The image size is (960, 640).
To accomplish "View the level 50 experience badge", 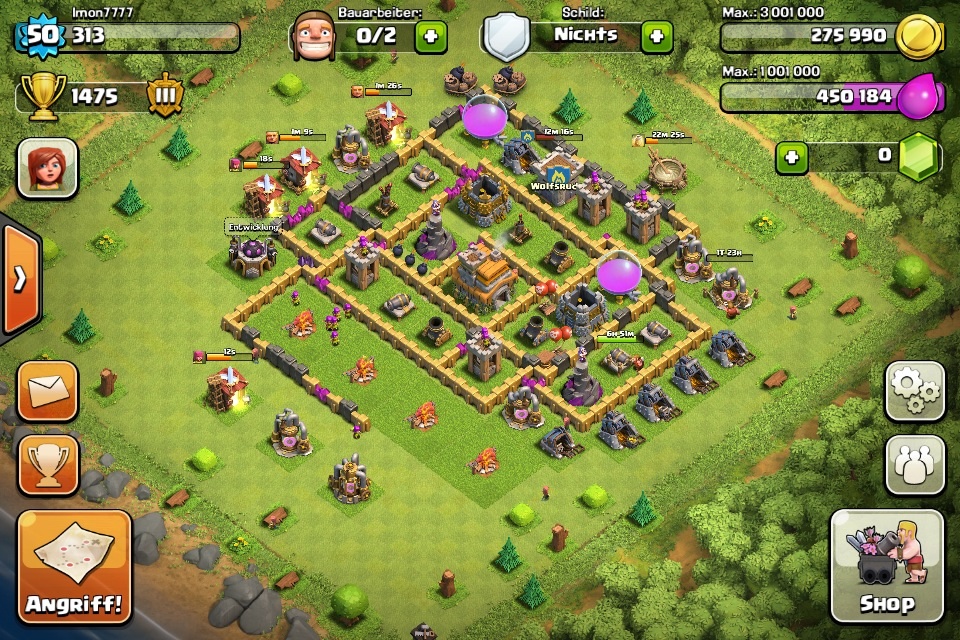I will (40, 36).
